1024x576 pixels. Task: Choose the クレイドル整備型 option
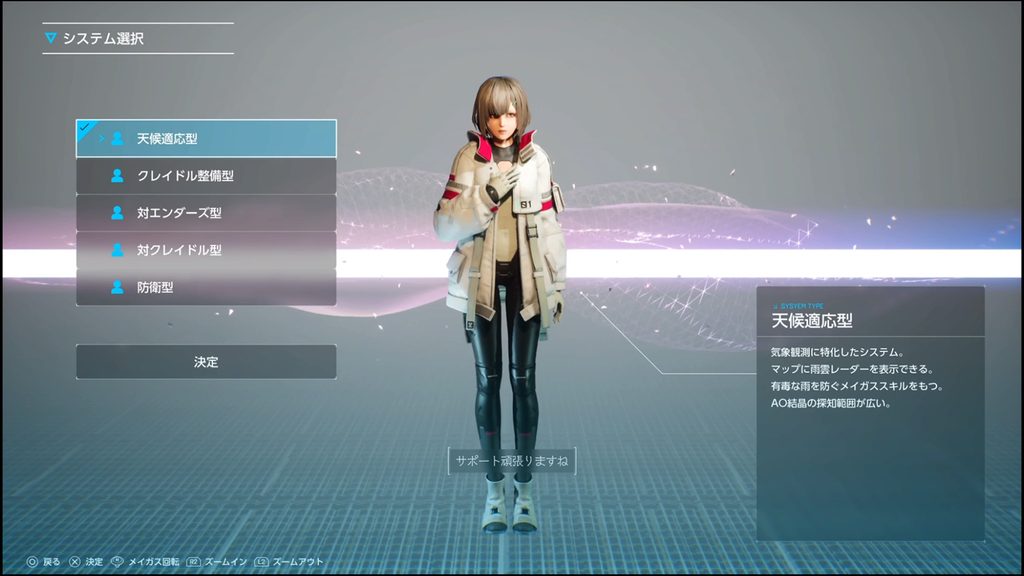point(206,175)
